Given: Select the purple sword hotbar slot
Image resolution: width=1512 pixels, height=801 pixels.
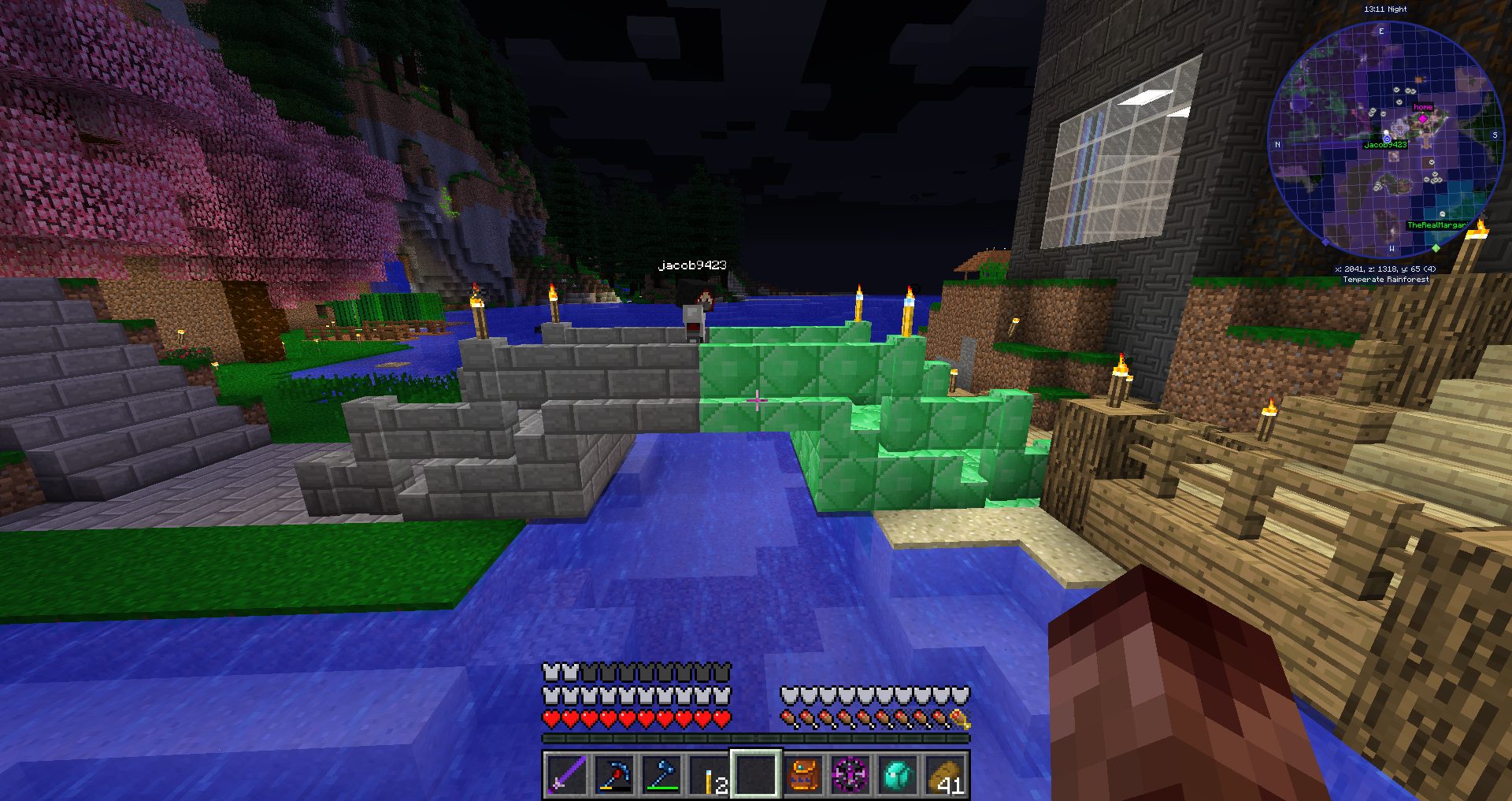Looking at the screenshot, I should 567,774.
